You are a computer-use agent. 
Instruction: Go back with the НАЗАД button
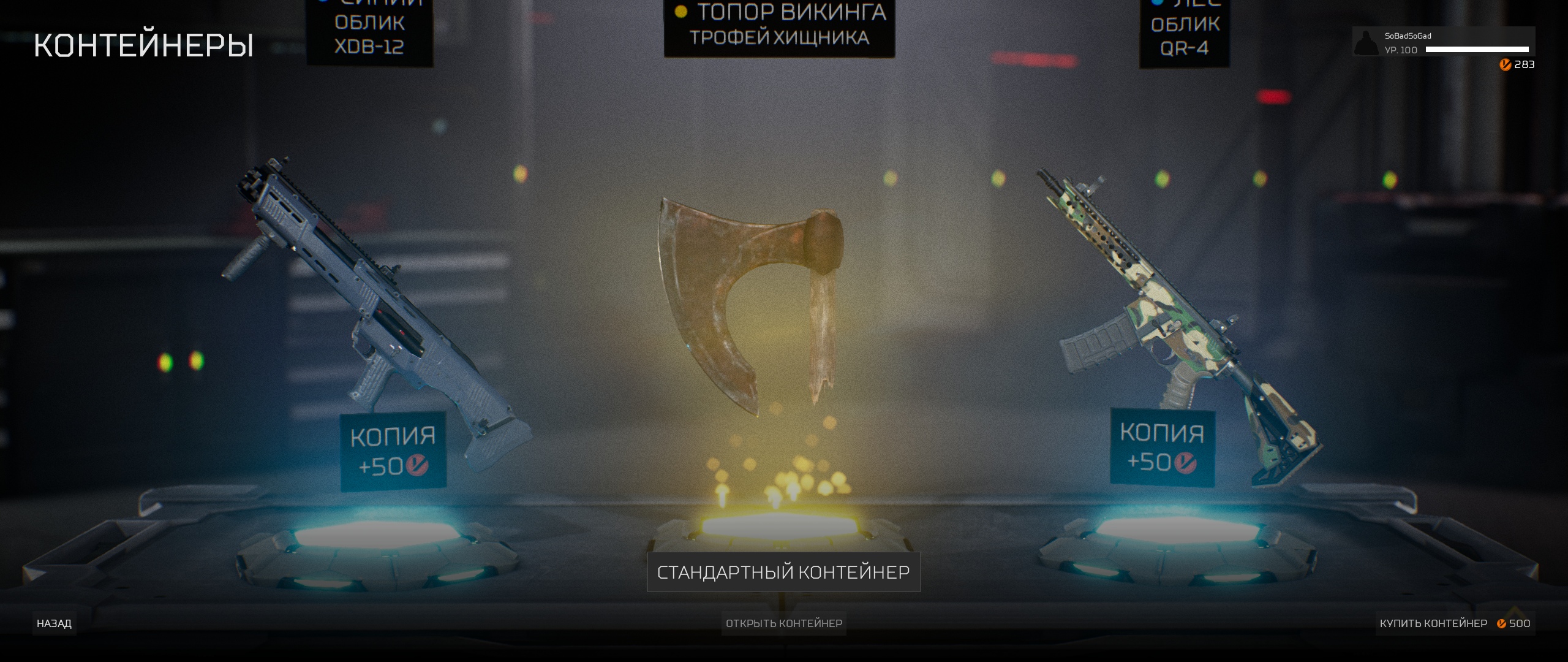click(54, 623)
